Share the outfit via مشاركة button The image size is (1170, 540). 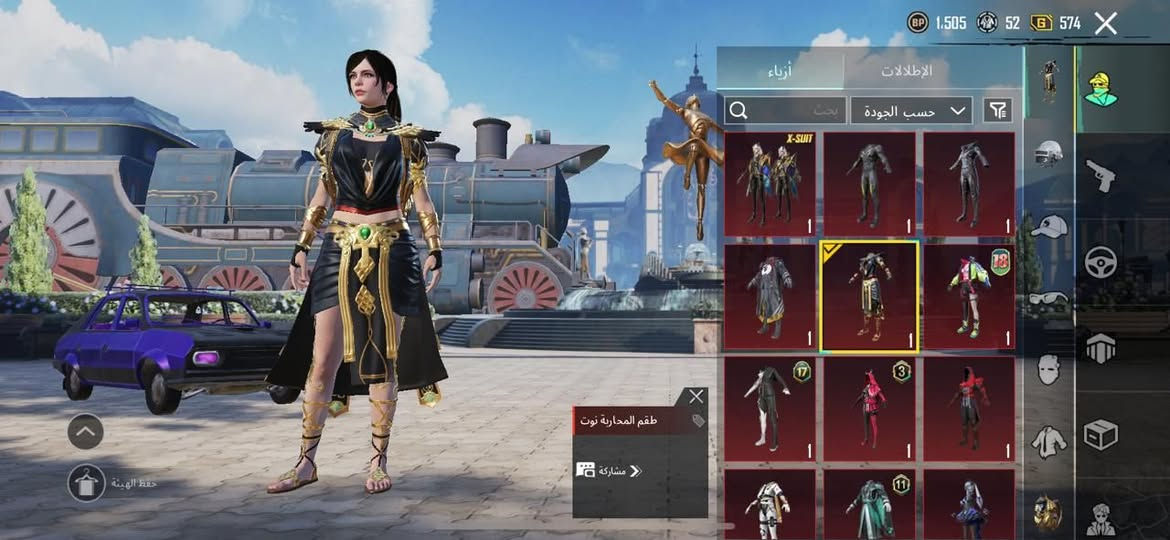tap(610, 470)
